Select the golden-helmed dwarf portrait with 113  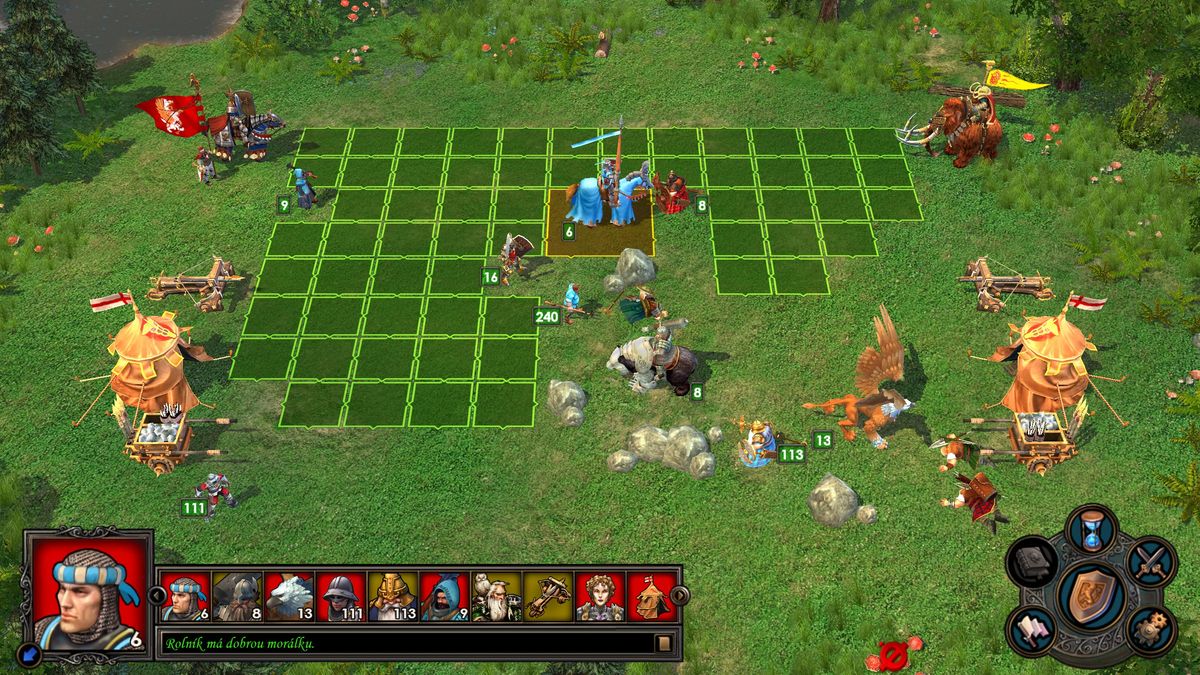coord(393,597)
